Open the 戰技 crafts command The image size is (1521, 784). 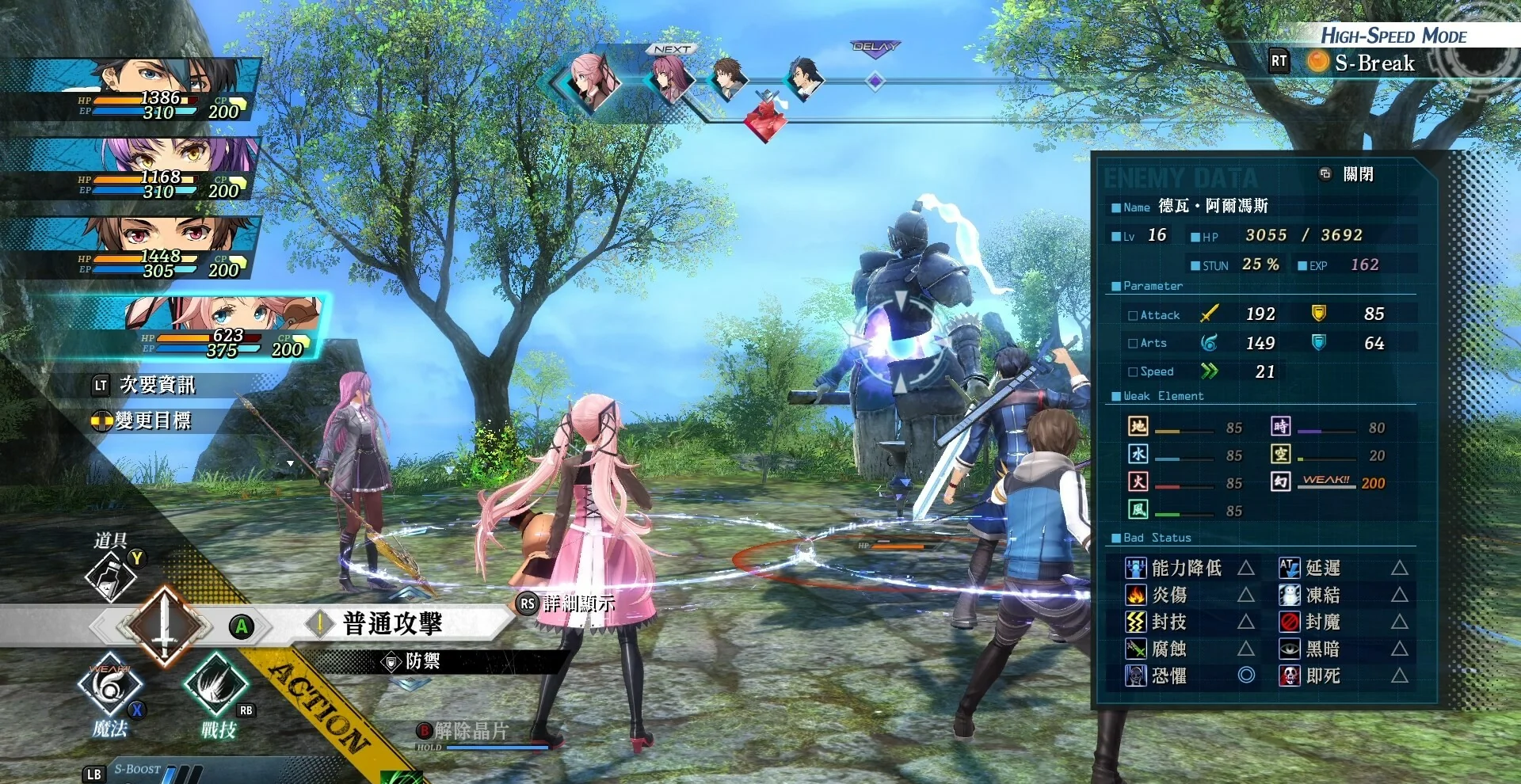[x=215, y=684]
